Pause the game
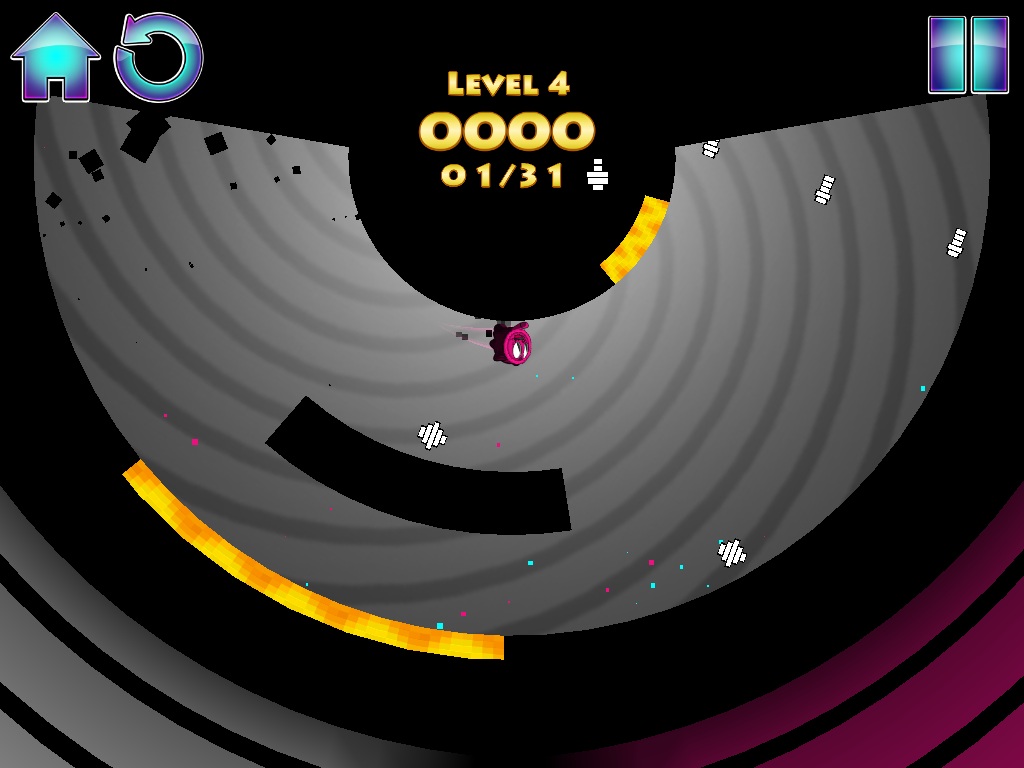Image resolution: width=1024 pixels, height=768 pixels. (968, 55)
